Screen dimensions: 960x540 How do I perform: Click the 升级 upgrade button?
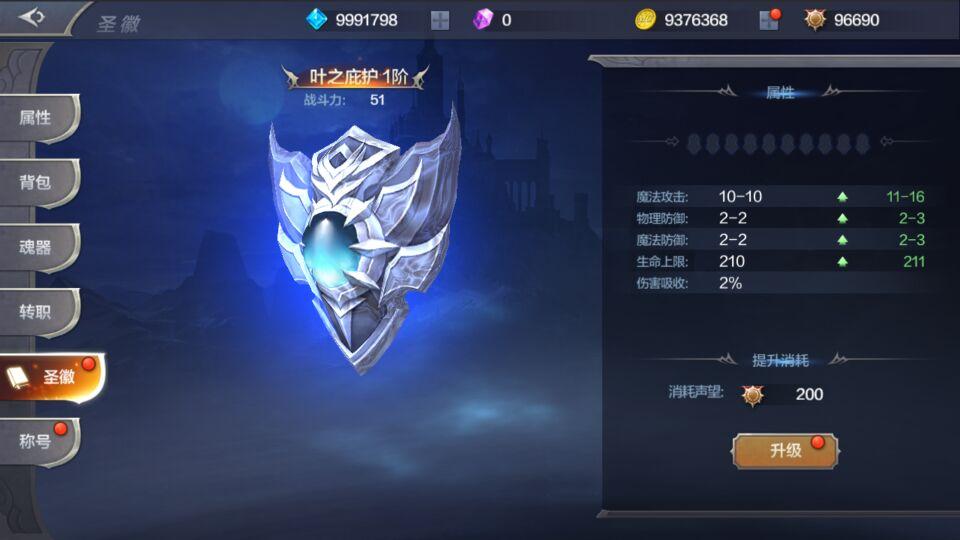[785, 451]
